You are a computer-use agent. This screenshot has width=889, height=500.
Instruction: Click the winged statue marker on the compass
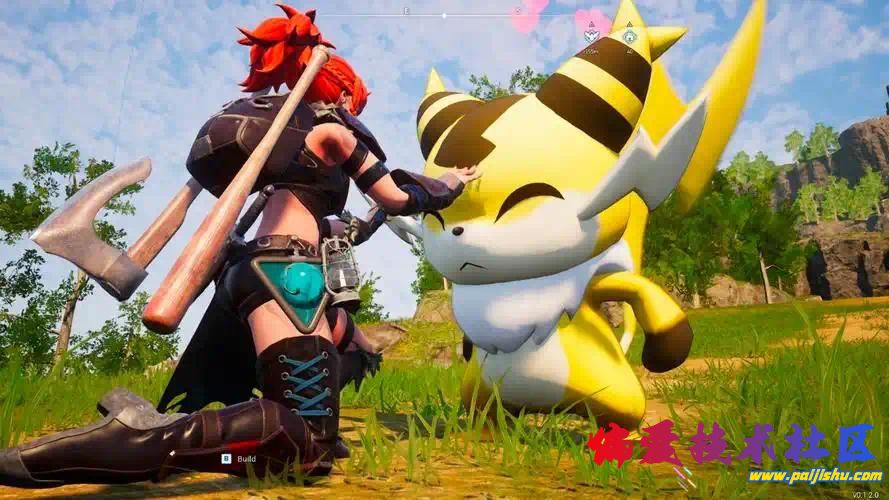tap(591, 37)
